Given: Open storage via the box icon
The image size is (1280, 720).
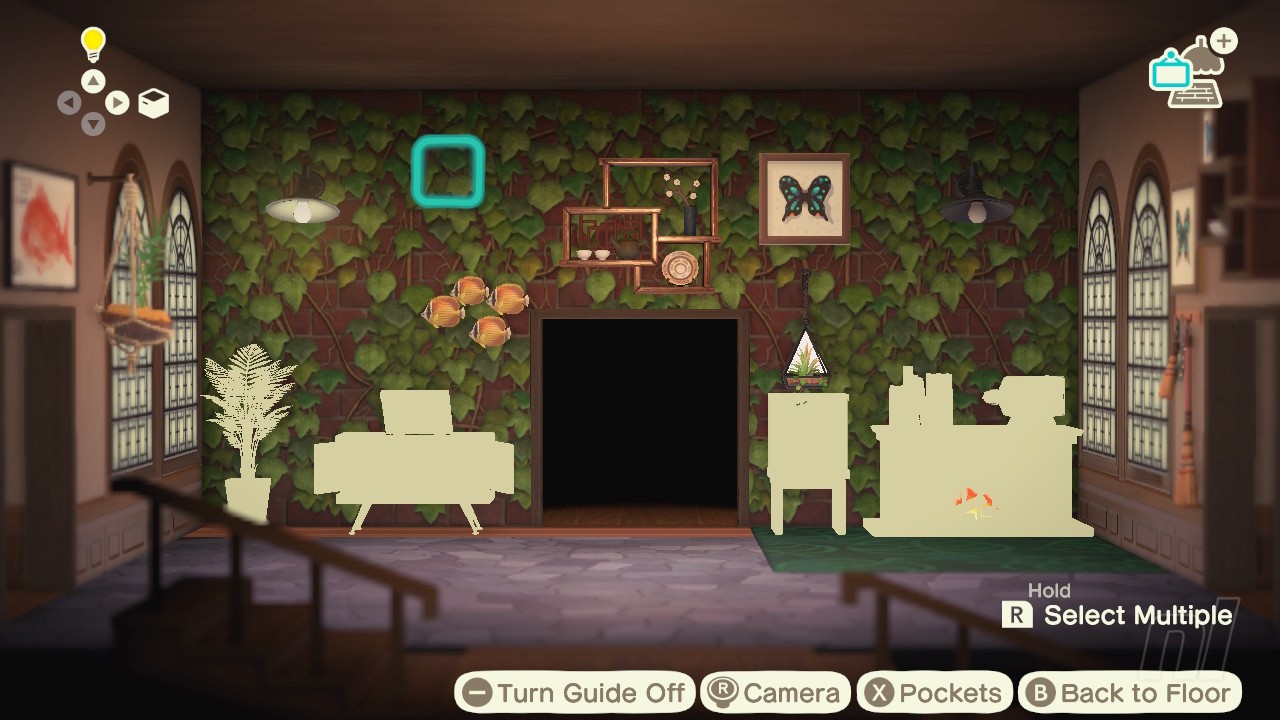Looking at the screenshot, I should (154, 103).
